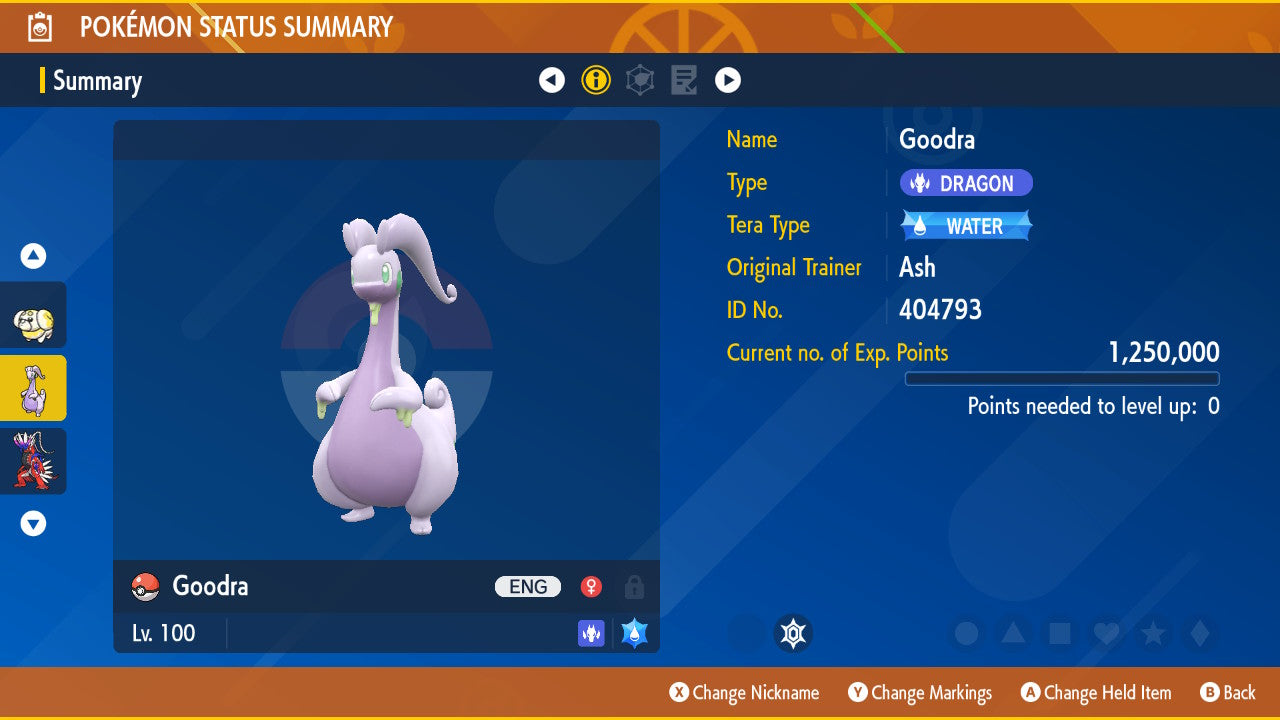Click the experience points progress bar
Image resolution: width=1280 pixels, height=720 pixels.
pyautogui.click(x=1062, y=379)
